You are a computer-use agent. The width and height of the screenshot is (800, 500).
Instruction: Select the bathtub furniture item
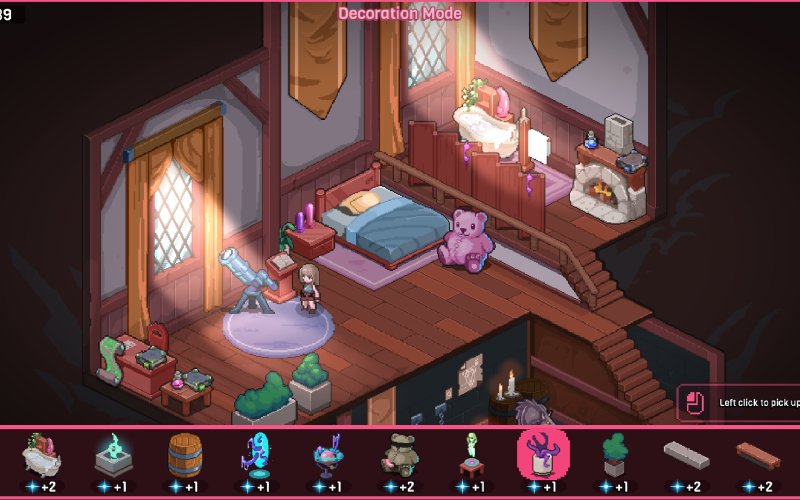pyautogui.click(x=40, y=454)
